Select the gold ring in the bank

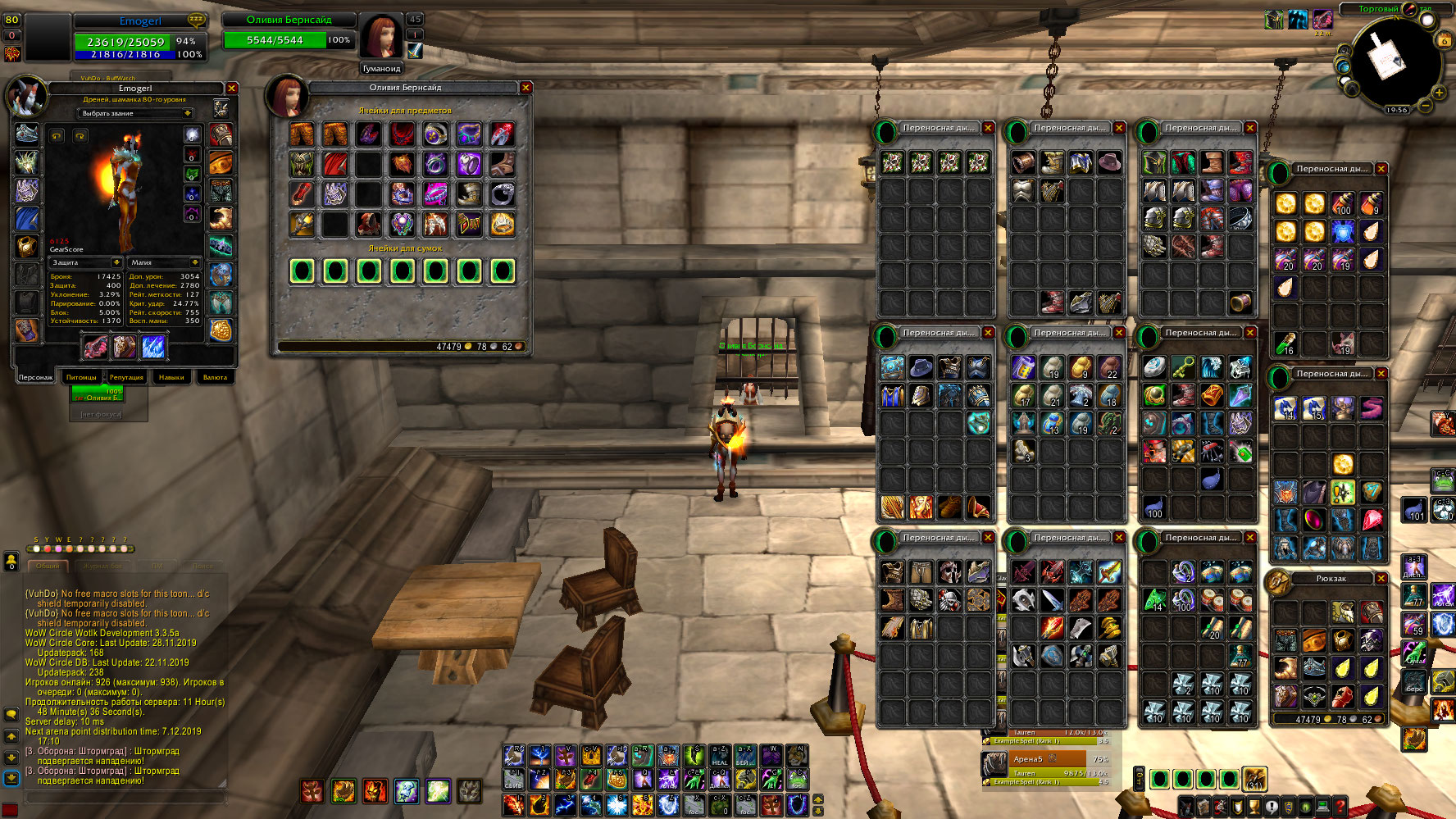click(503, 224)
